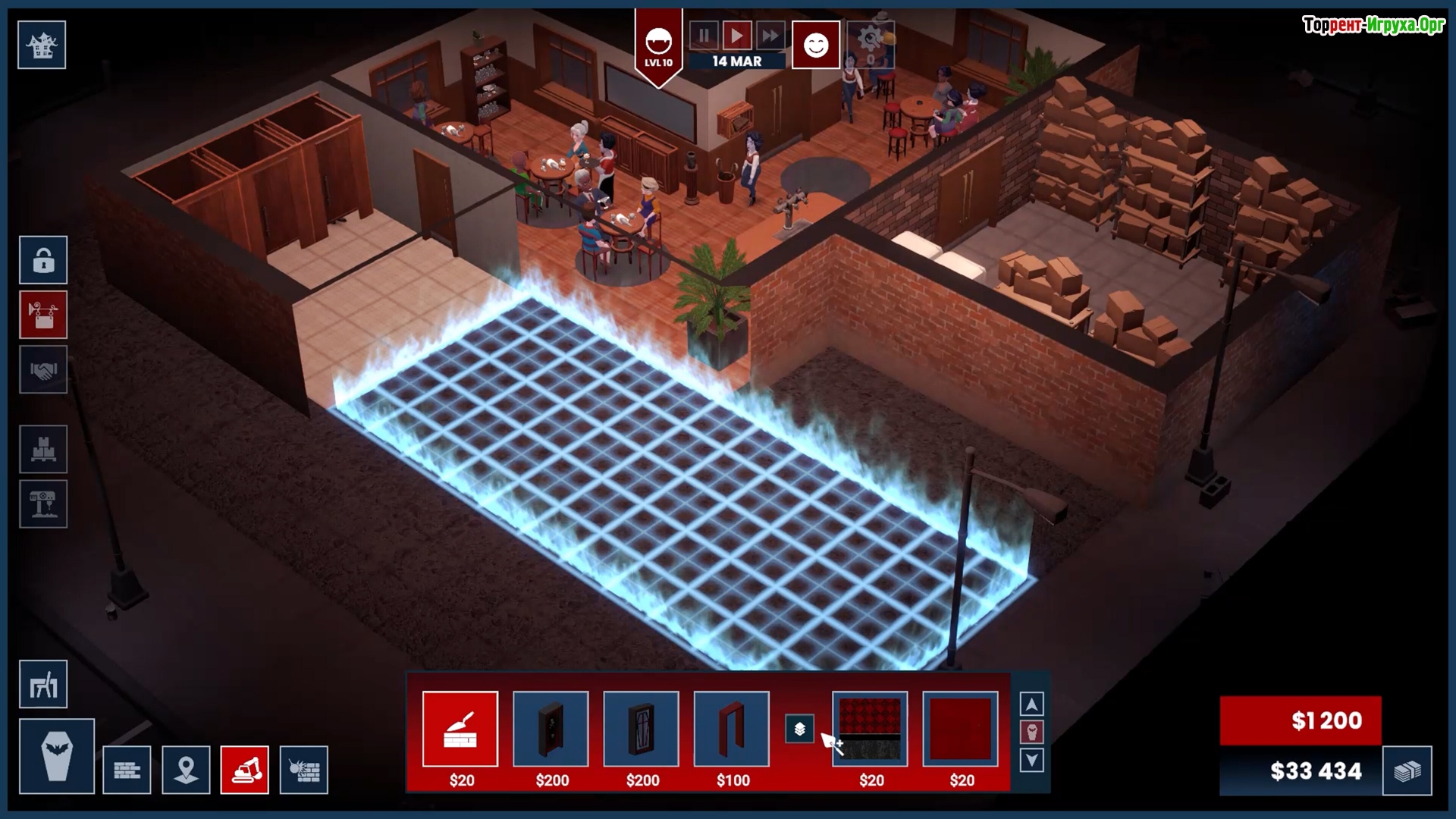Open the smiley face mood panel

point(816,45)
